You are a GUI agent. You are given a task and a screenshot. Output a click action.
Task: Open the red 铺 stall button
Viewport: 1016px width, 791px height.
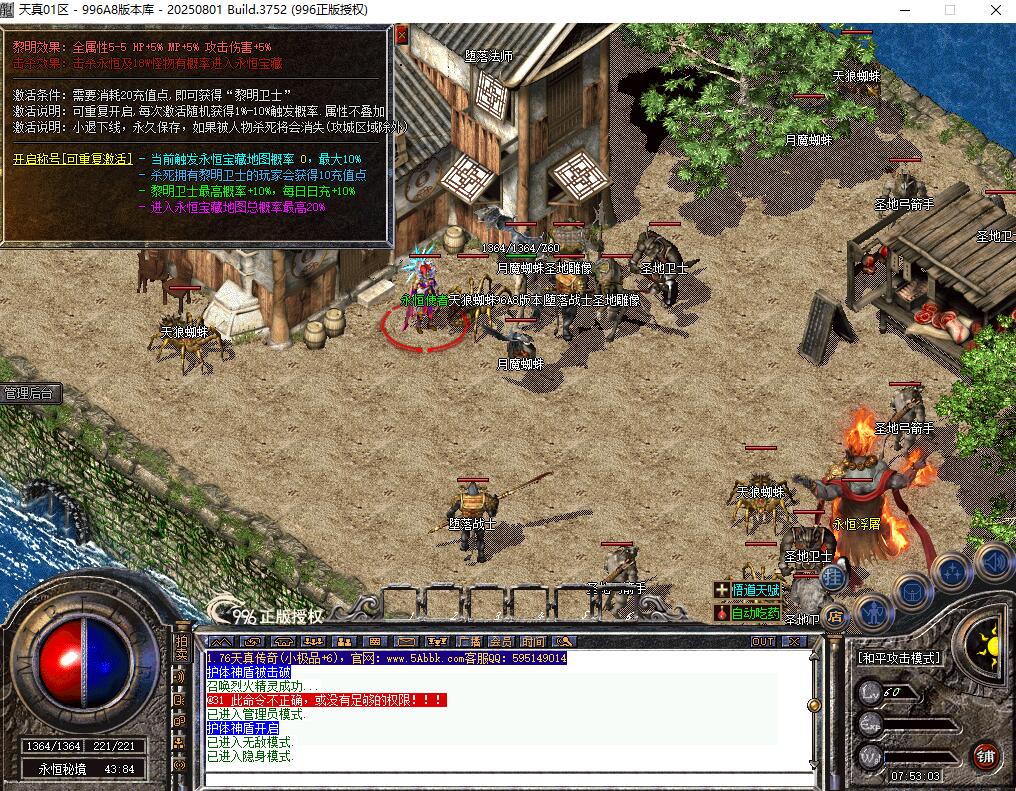(987, 756)
